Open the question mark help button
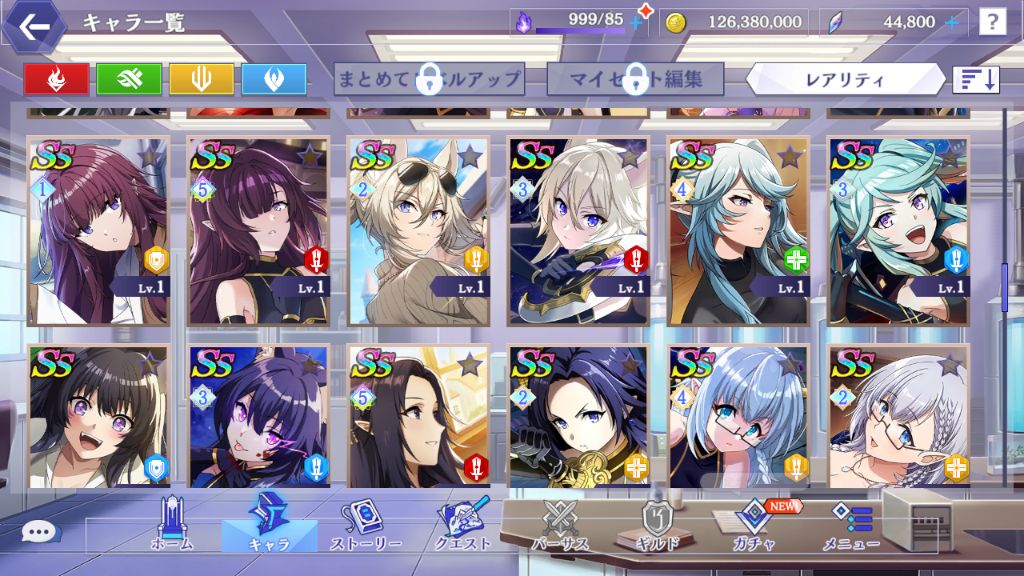1024x576 pixels. pos(992,21)
